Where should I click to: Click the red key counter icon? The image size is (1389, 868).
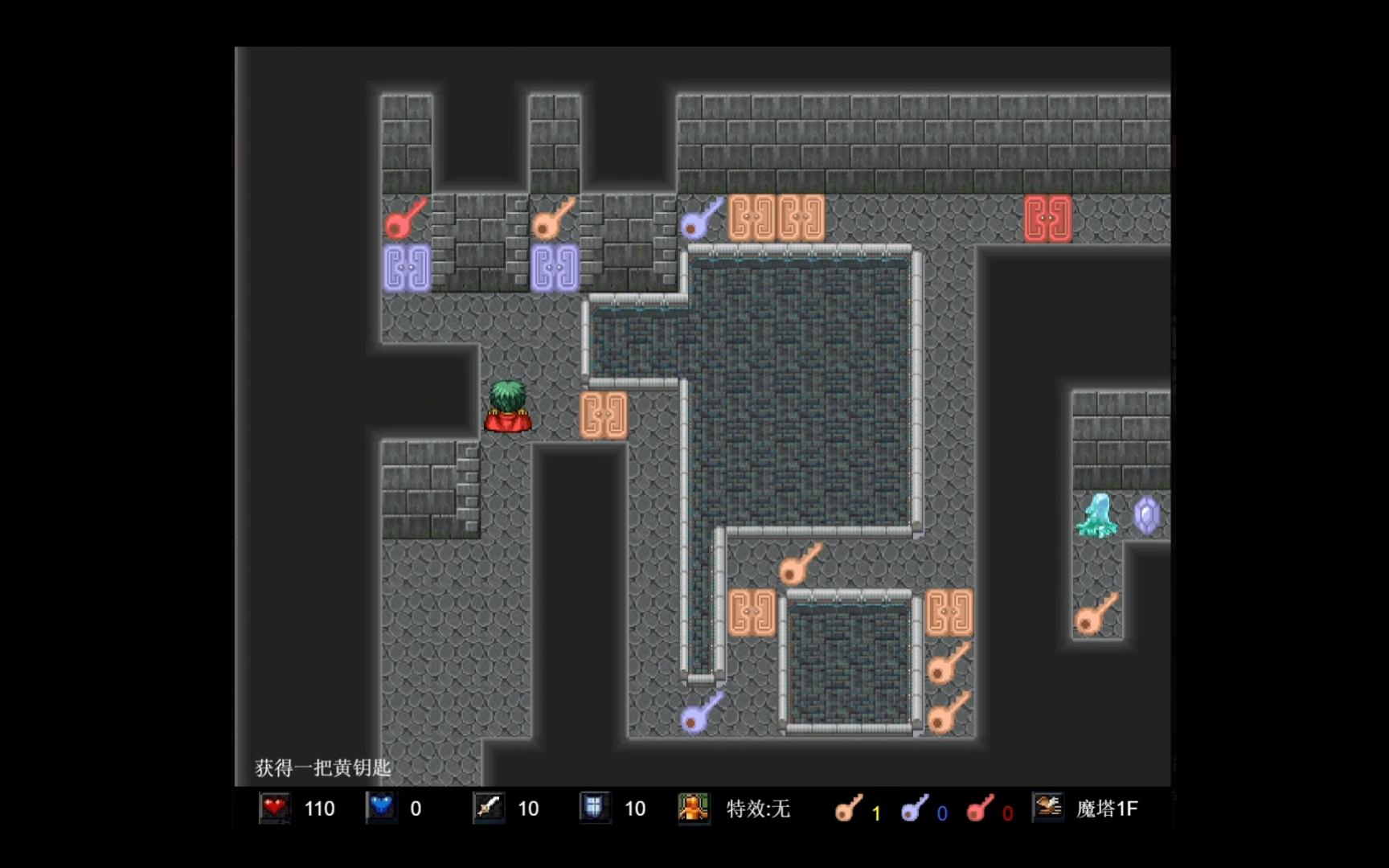point(980,809)
